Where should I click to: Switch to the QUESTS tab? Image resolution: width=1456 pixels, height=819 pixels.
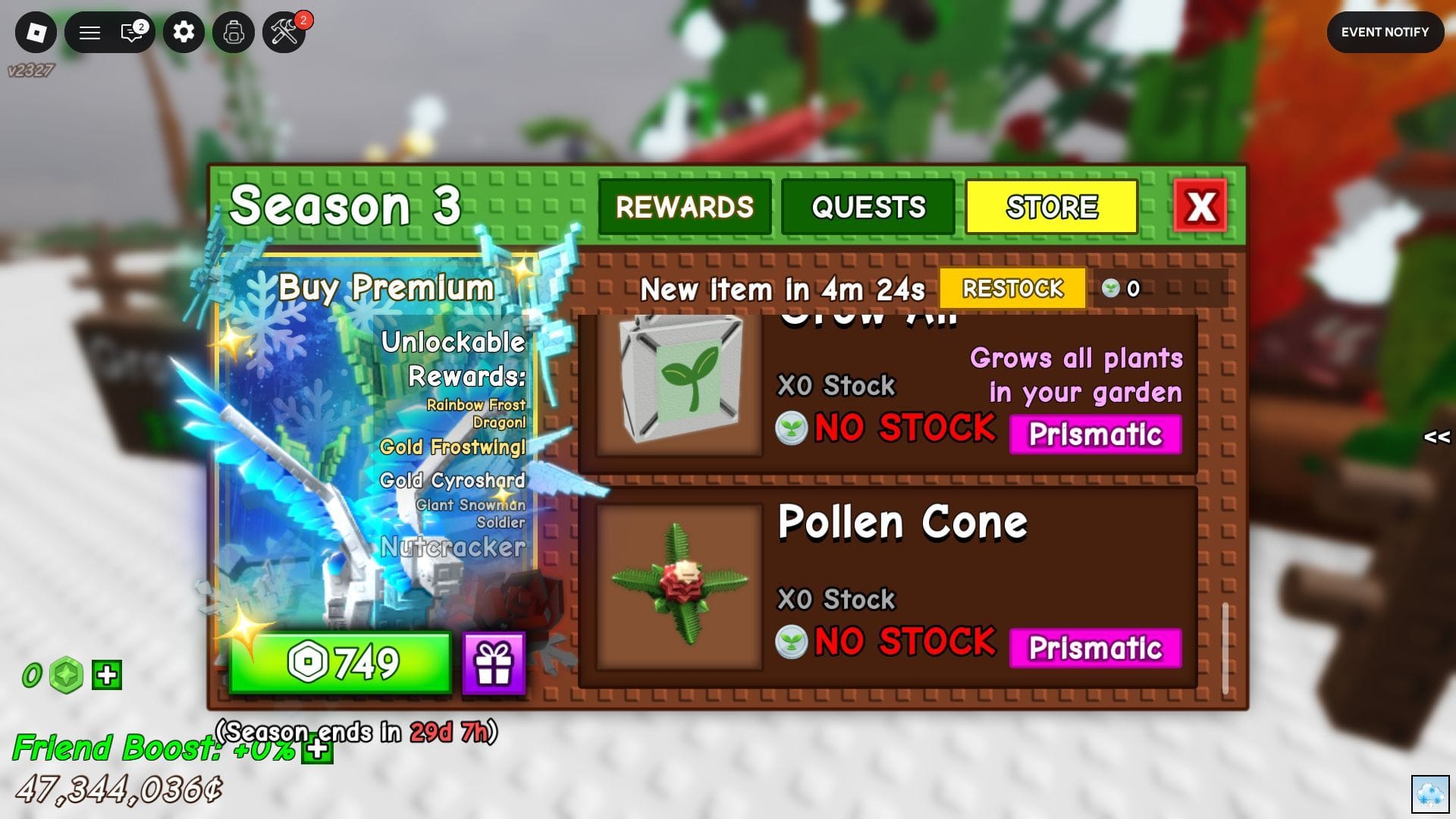pyautogui.click(x=868, y=206)
